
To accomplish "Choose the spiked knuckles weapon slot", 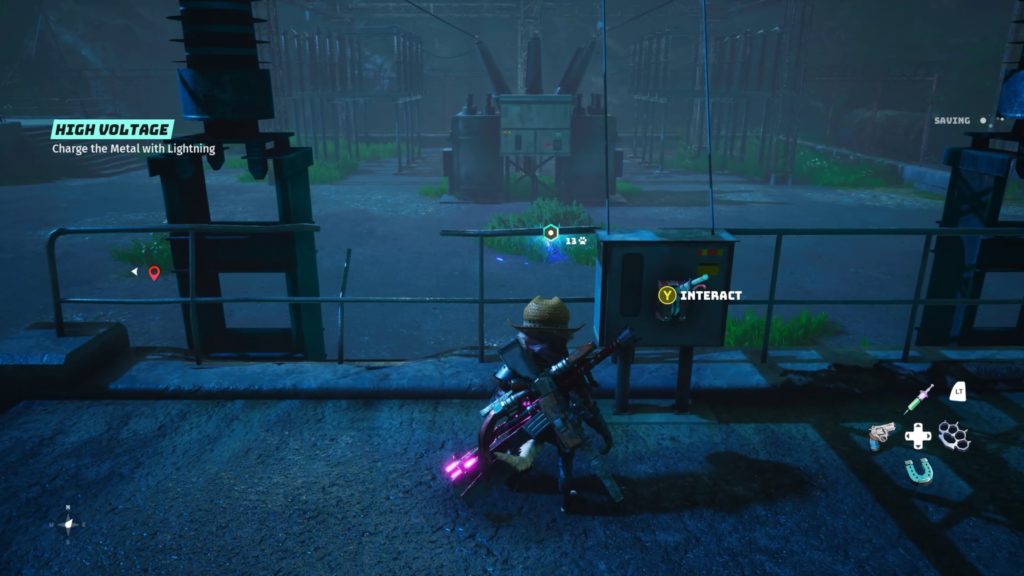I will [954, 435].
